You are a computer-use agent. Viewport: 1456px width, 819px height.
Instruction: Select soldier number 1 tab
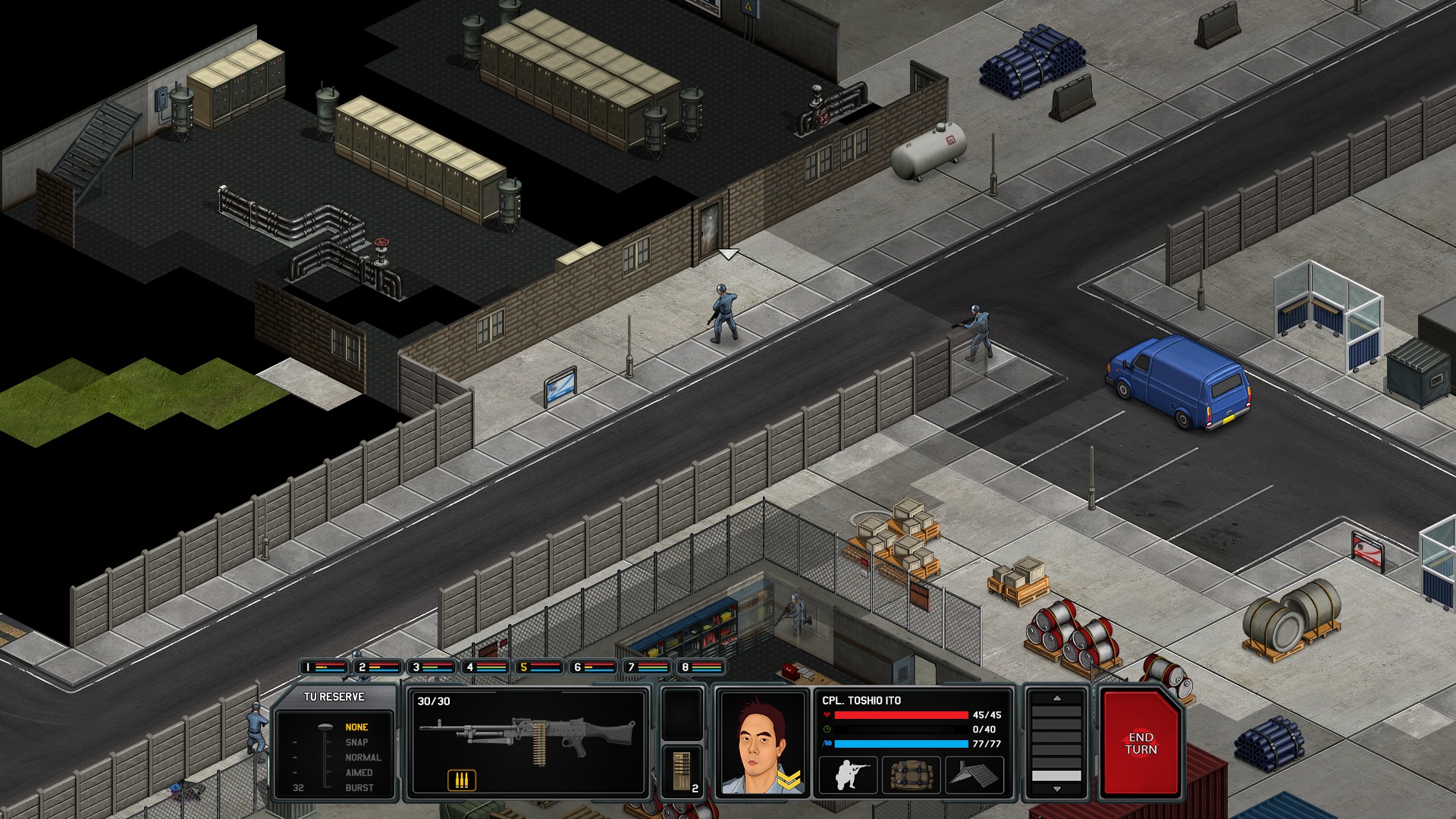point(324,667)
